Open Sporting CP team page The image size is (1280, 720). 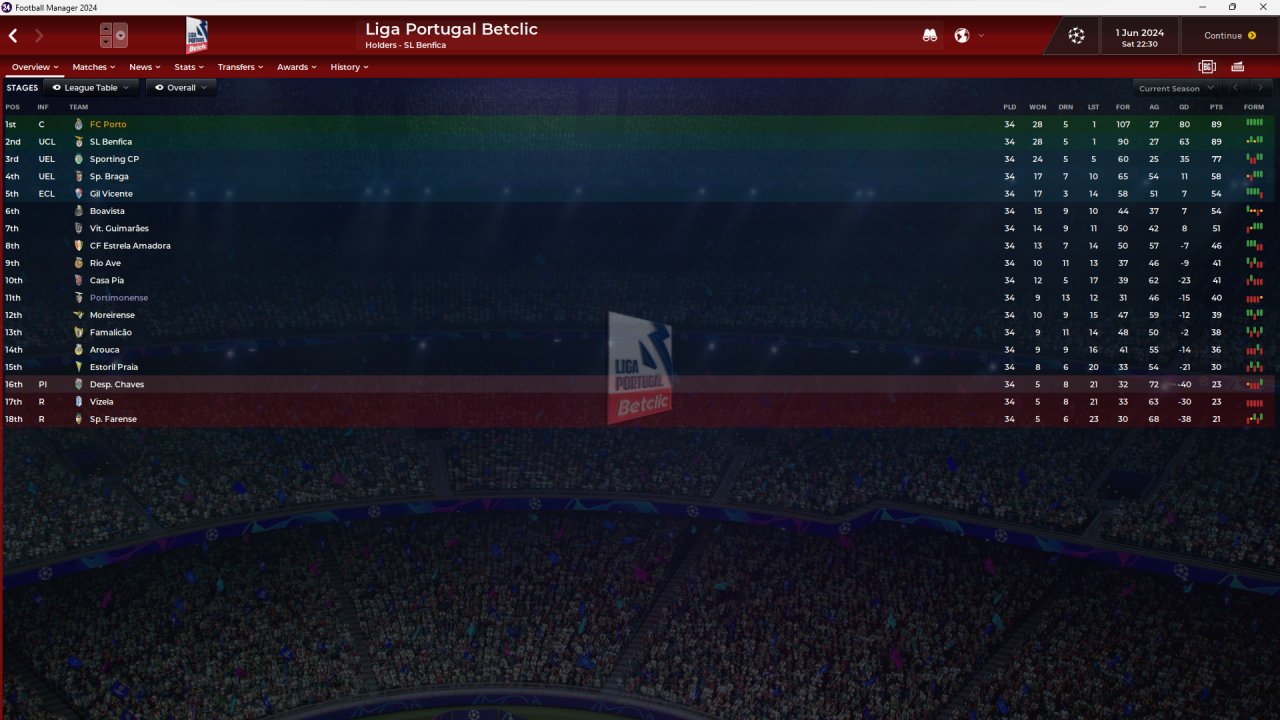pos(114,159)
